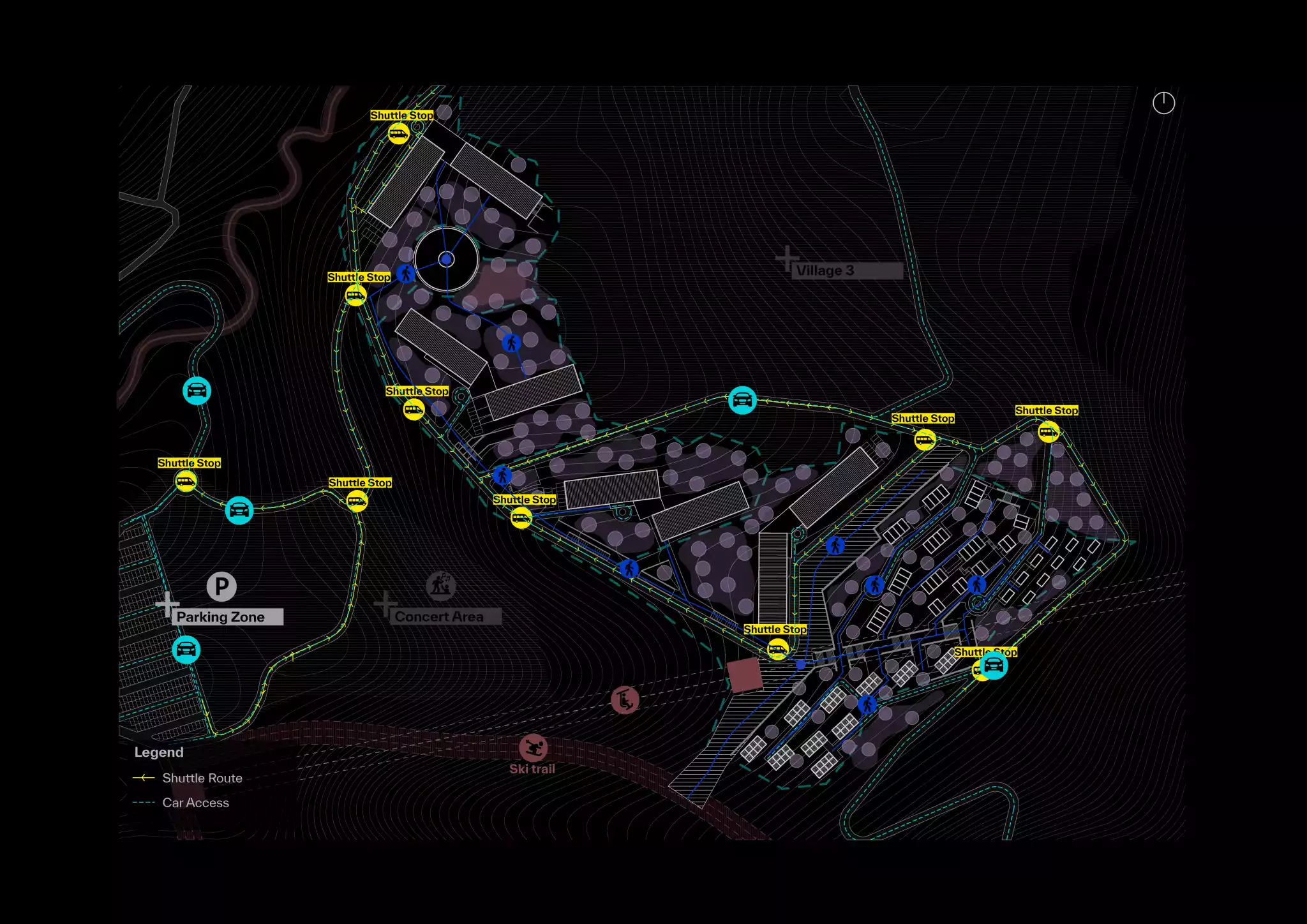This screenshot has width=1307, height=924.
Task: Click the concert performer icon
Action: [x=441, y=585]
